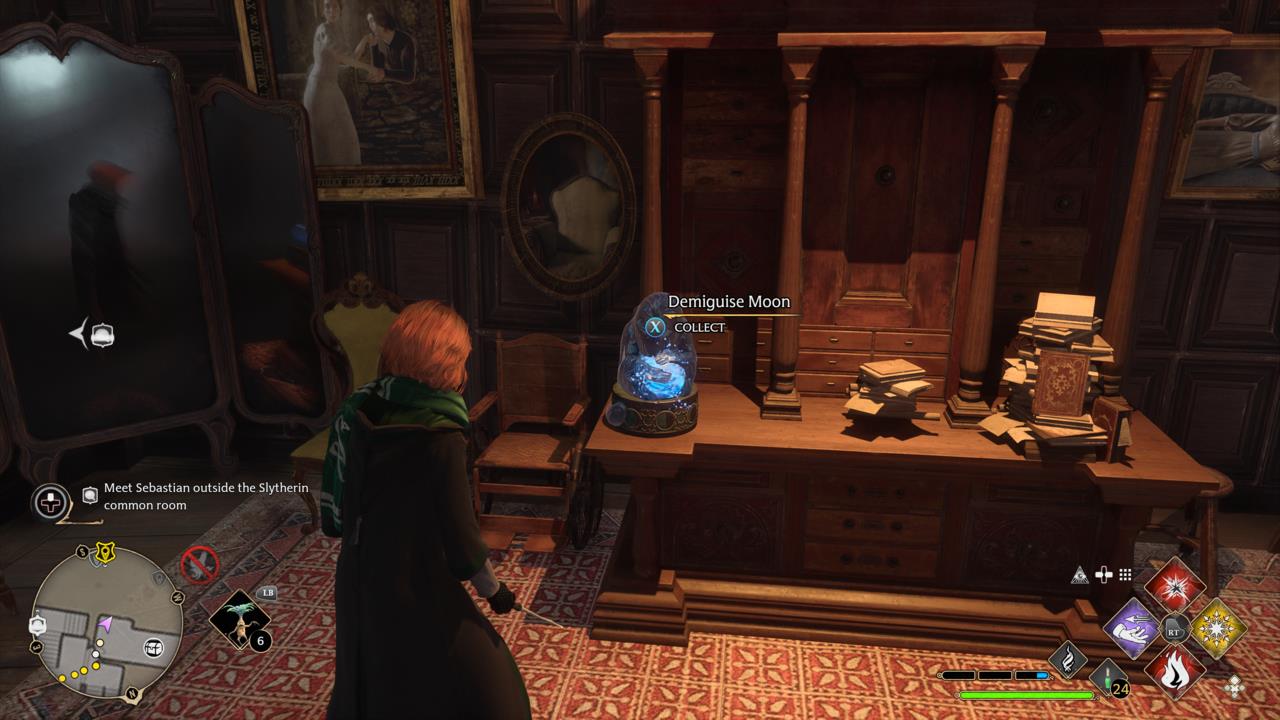This screenshot has width=1280, height=720.
Task: Click the small d-pad selector near the spells
Action: click(x=1235, y=685)
